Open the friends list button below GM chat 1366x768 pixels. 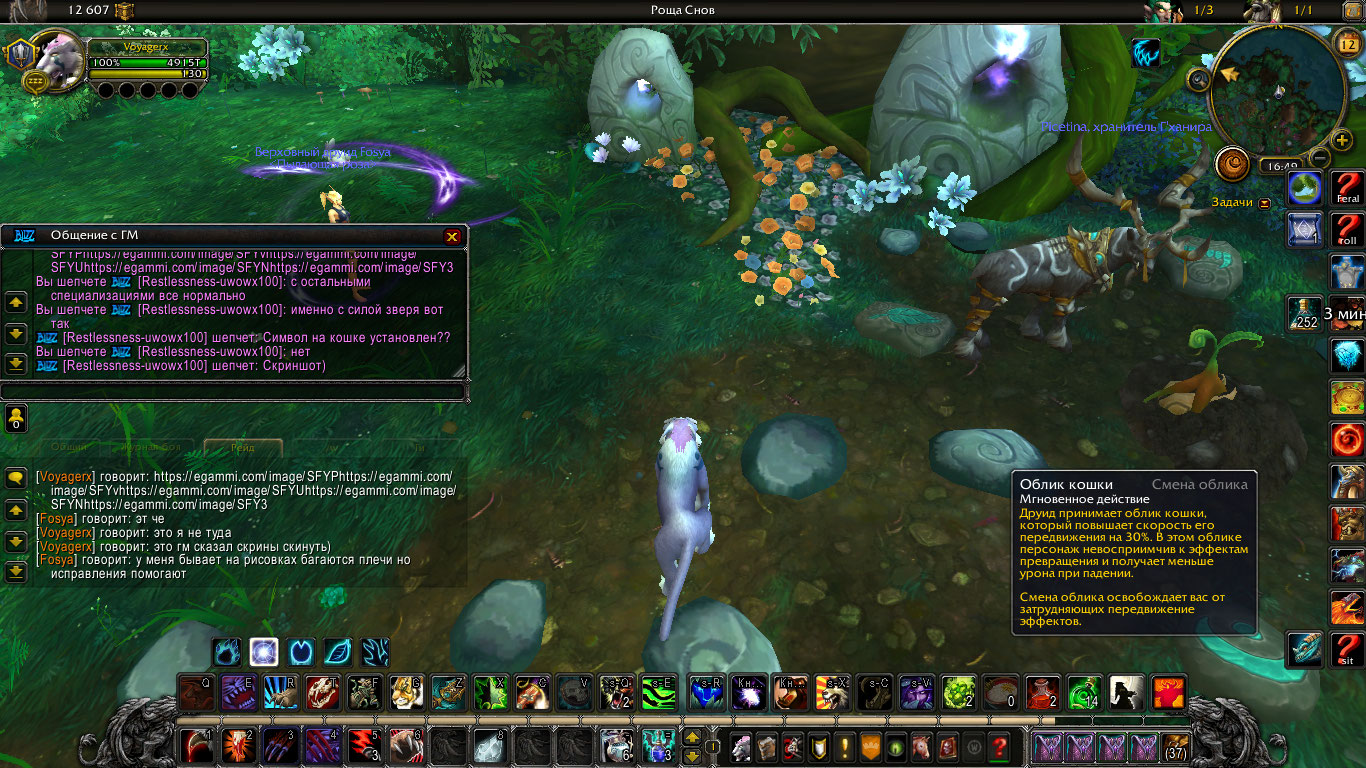click(16, 418)
